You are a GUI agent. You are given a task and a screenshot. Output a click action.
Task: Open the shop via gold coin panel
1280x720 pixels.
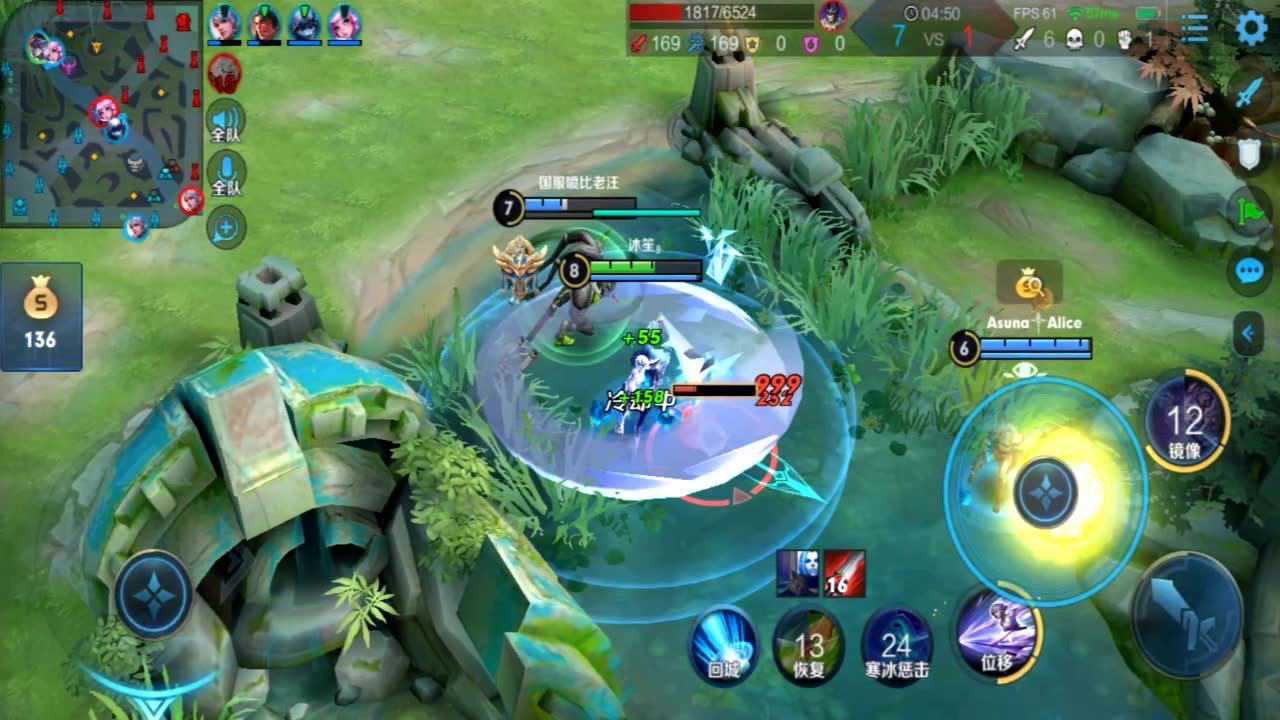(x=41, y=316)
